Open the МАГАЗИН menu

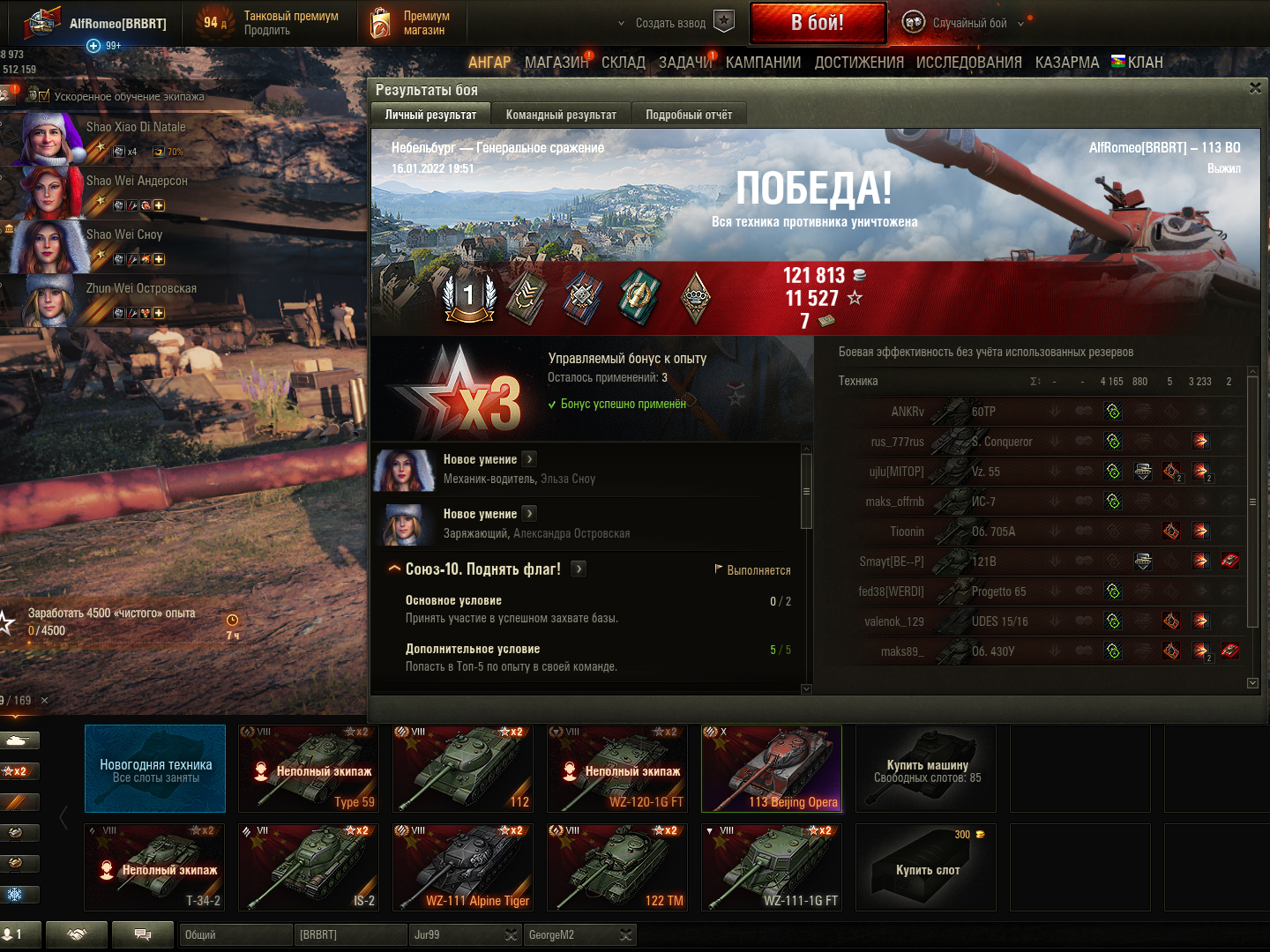[556, 63]
